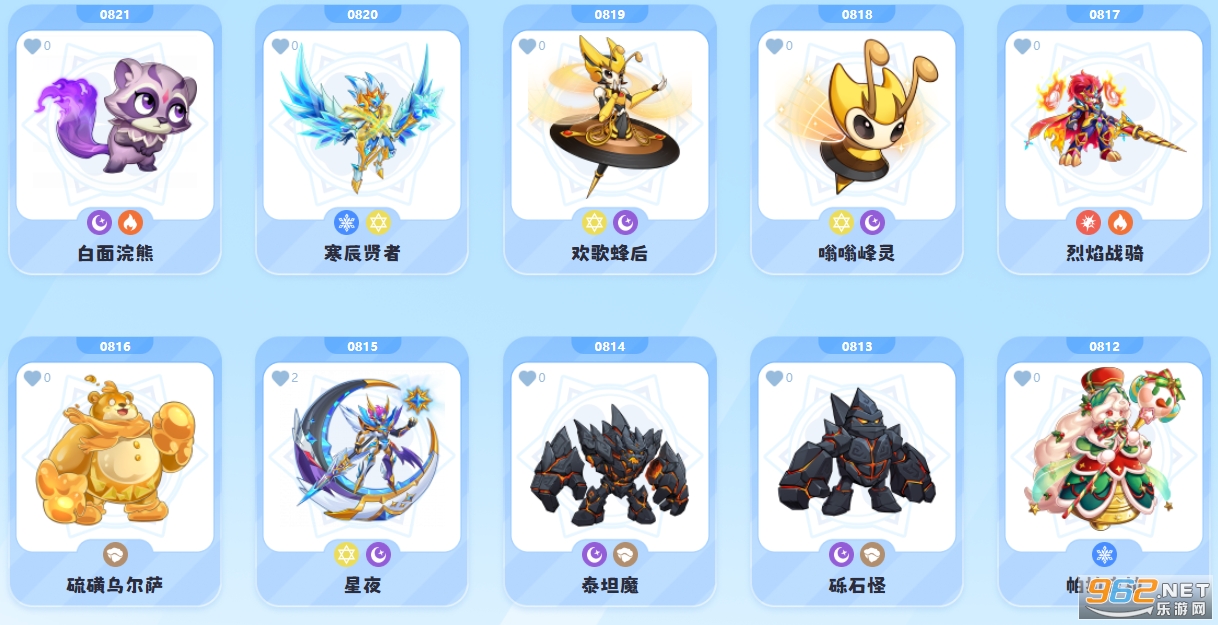The image size is (1218, 625).
Task: Click the heart icon on 星夜 card
Action: [280, 378]
